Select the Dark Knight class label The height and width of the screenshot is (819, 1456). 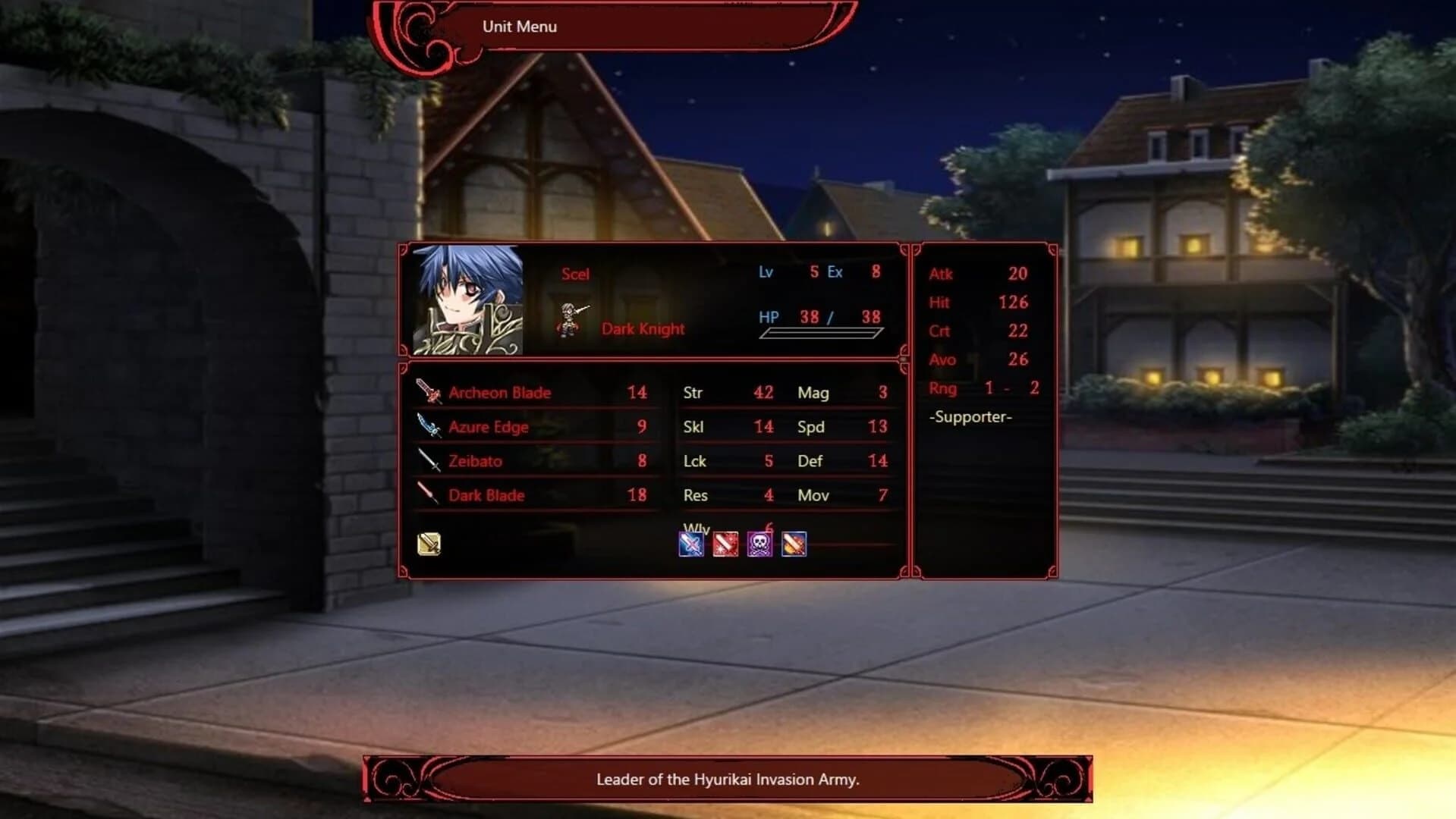(x=642, y=328)
